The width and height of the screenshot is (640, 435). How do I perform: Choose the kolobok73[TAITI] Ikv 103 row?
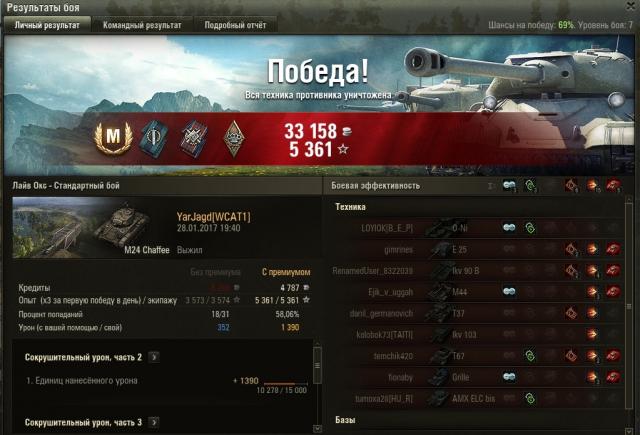480,334
